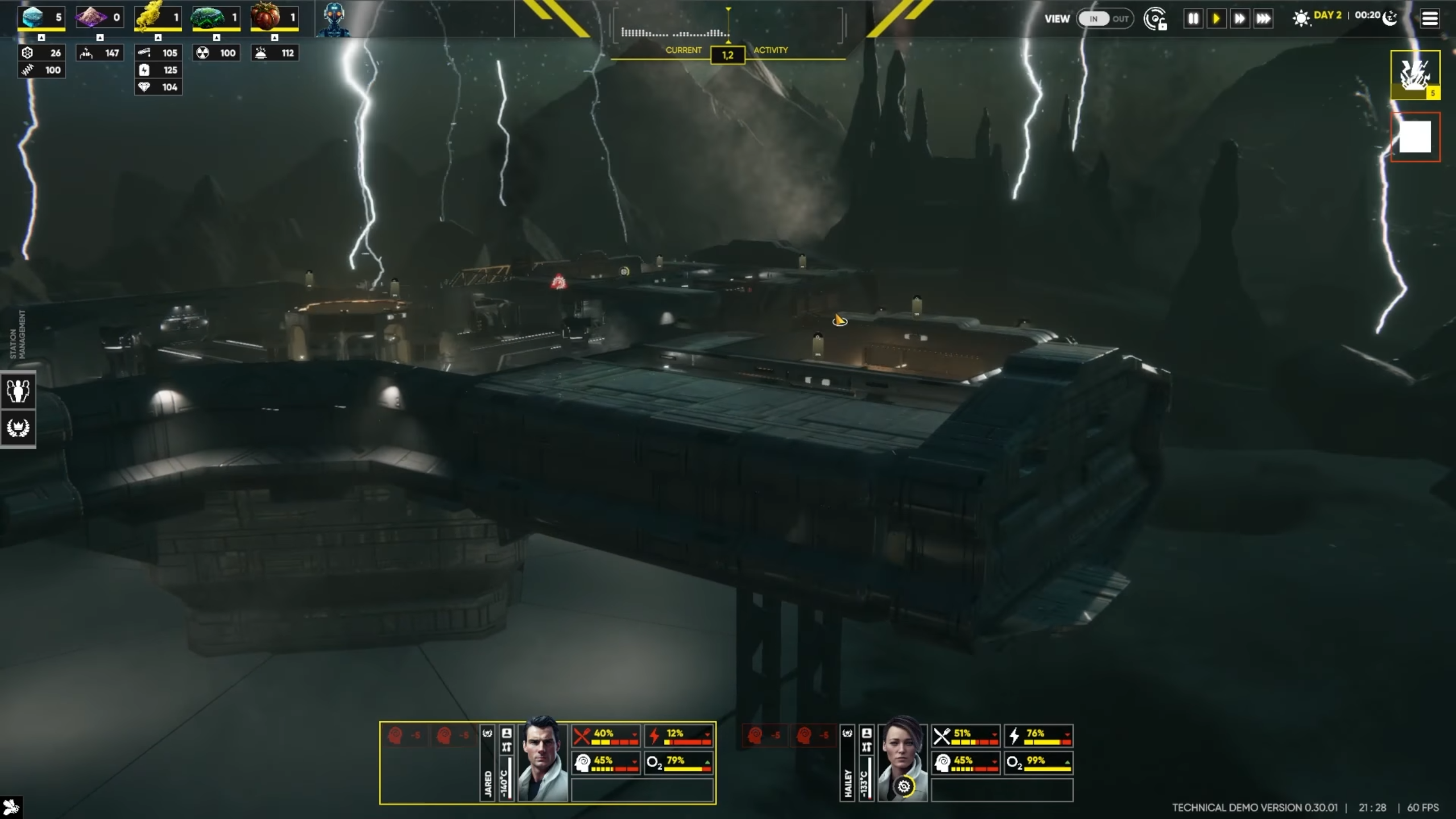Open the robot AI assistant portrait

[x=334, y=19]
